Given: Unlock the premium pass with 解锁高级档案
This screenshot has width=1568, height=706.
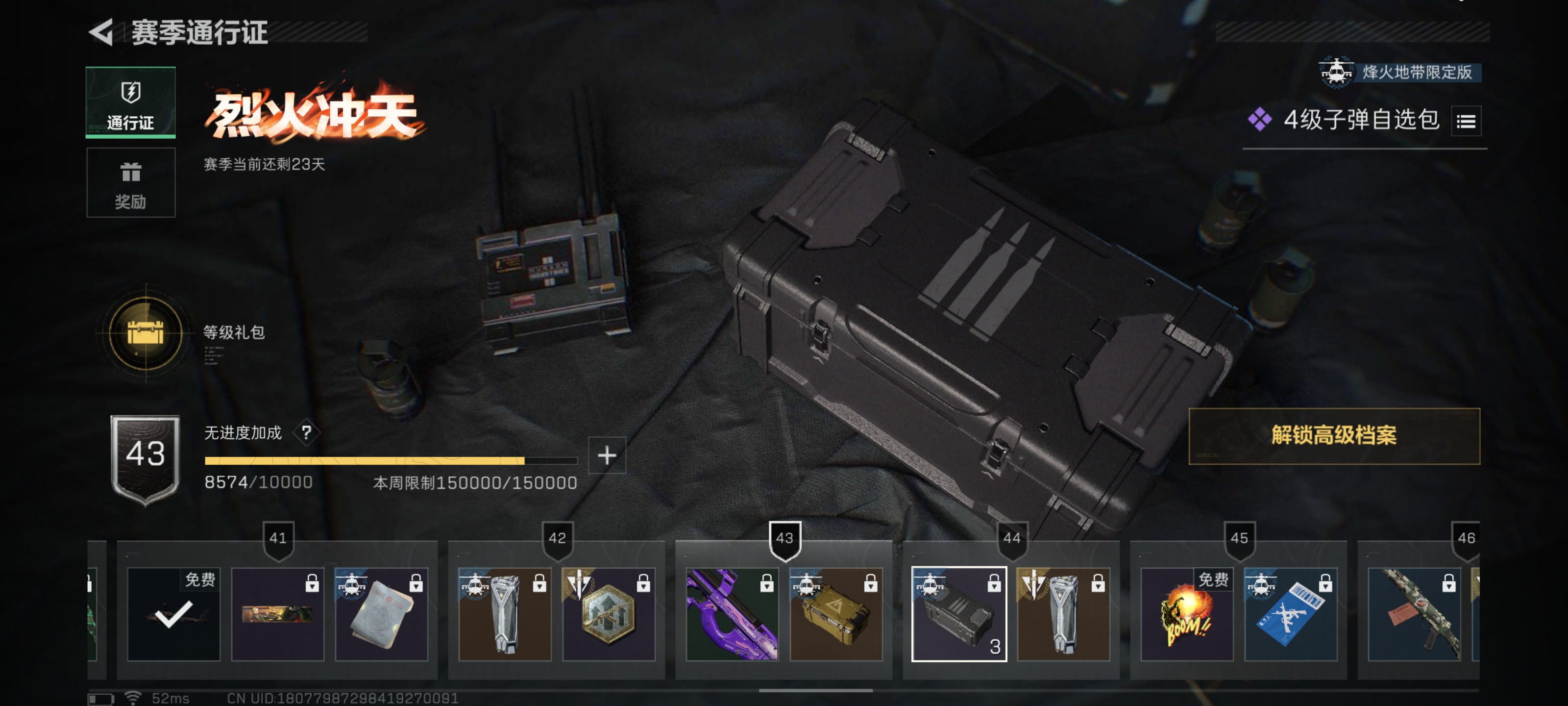Looking at the screenshot, I should click(1334, 435).
